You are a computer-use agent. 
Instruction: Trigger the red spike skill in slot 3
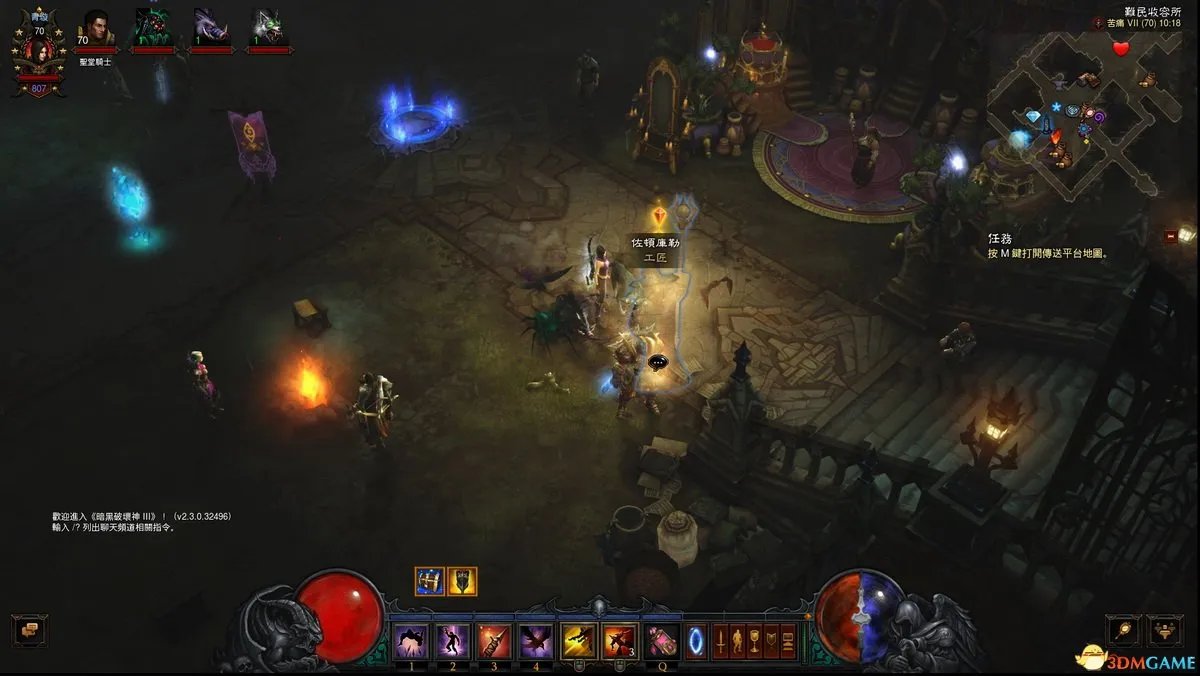(494, 640)
